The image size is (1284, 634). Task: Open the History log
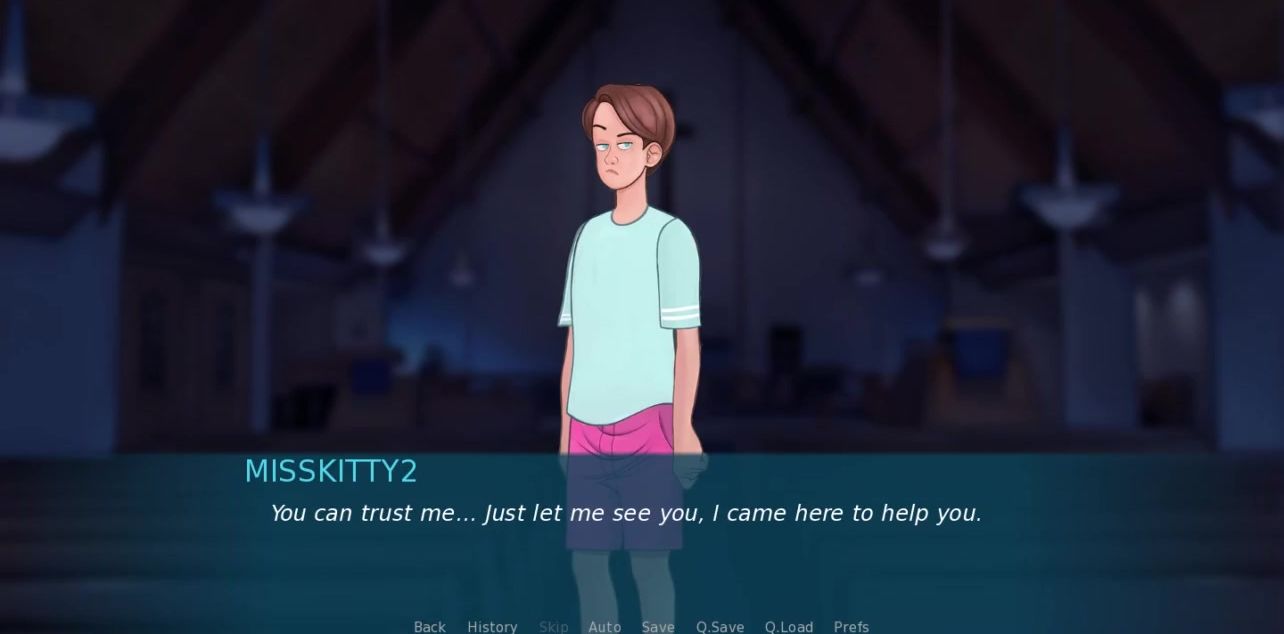coord(492,626)
